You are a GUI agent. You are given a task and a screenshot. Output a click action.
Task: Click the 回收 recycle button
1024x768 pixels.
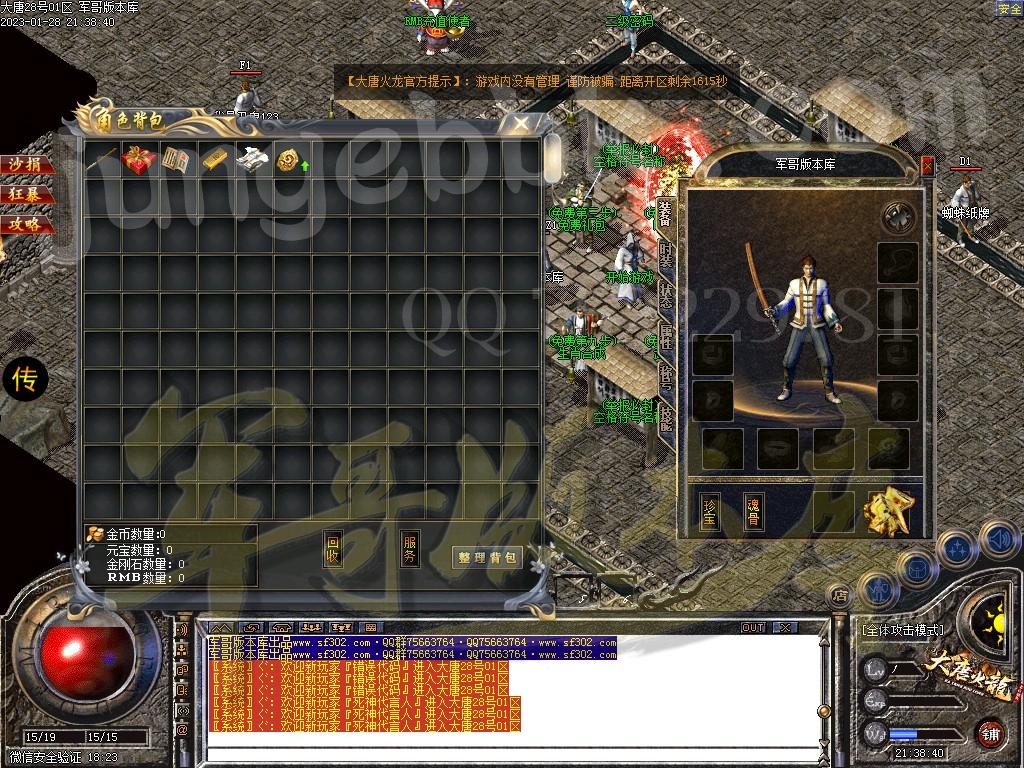point(333,549)
